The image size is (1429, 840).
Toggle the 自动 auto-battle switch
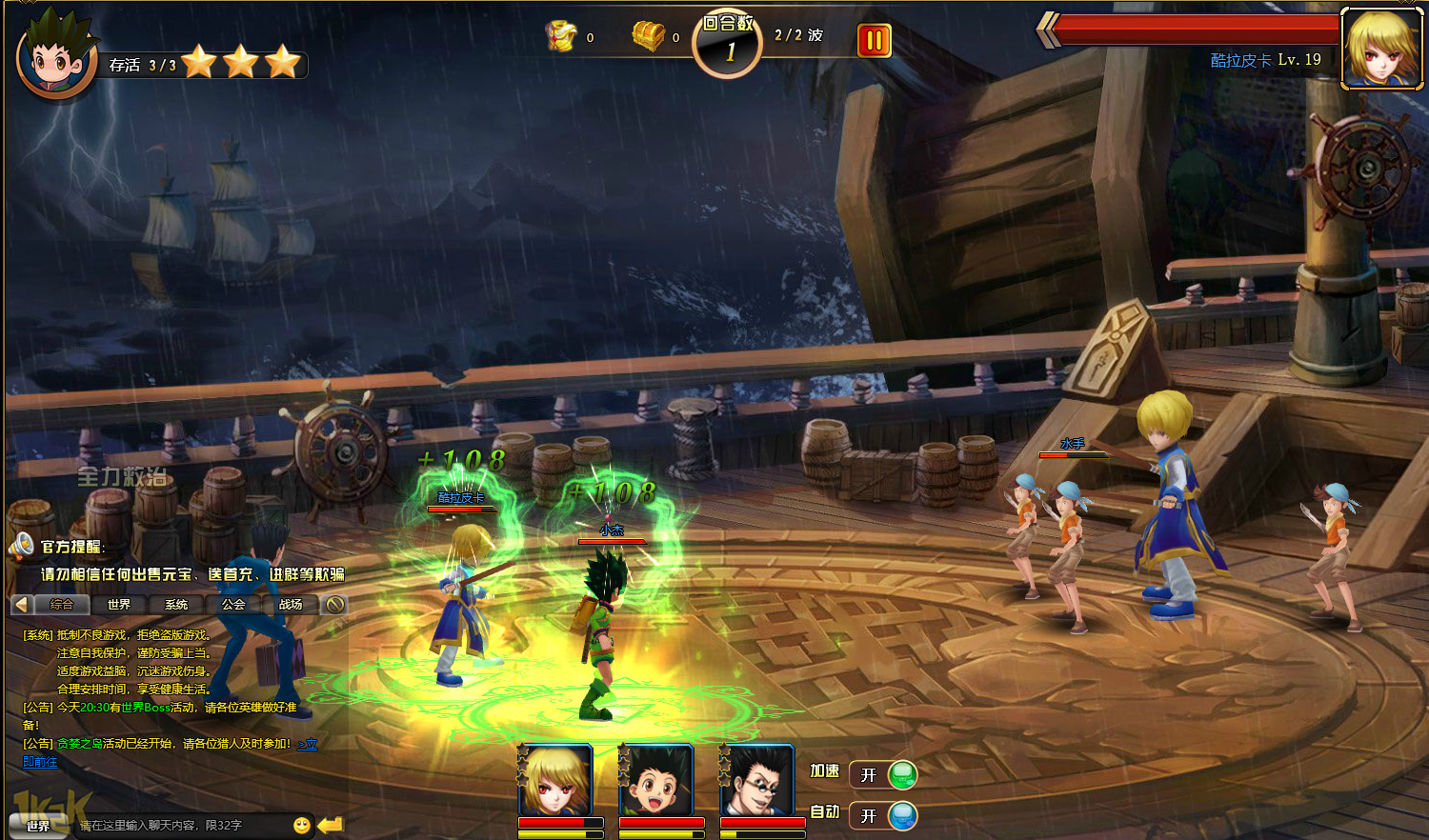[883, 816]
